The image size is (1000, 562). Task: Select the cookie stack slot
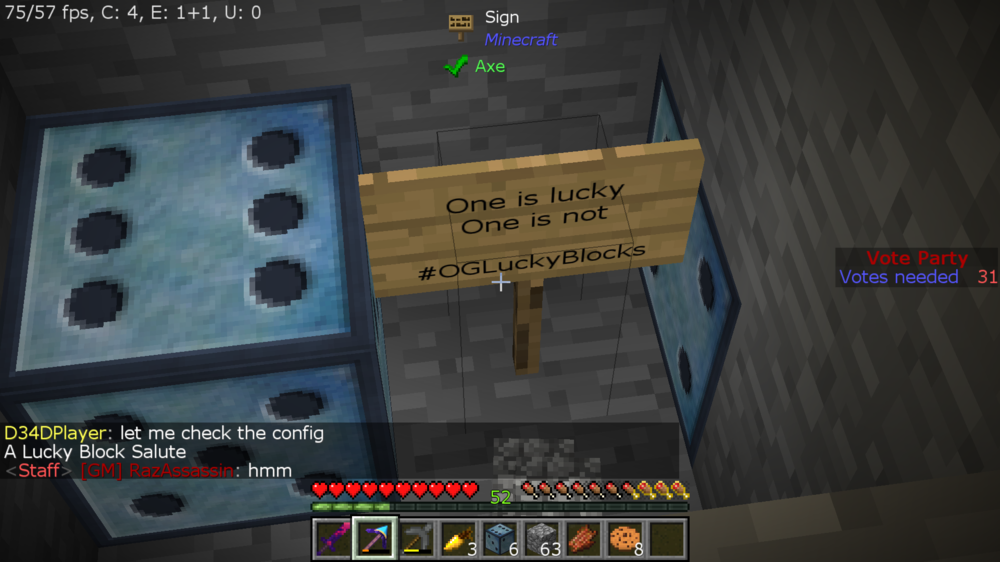coord(626,539)
